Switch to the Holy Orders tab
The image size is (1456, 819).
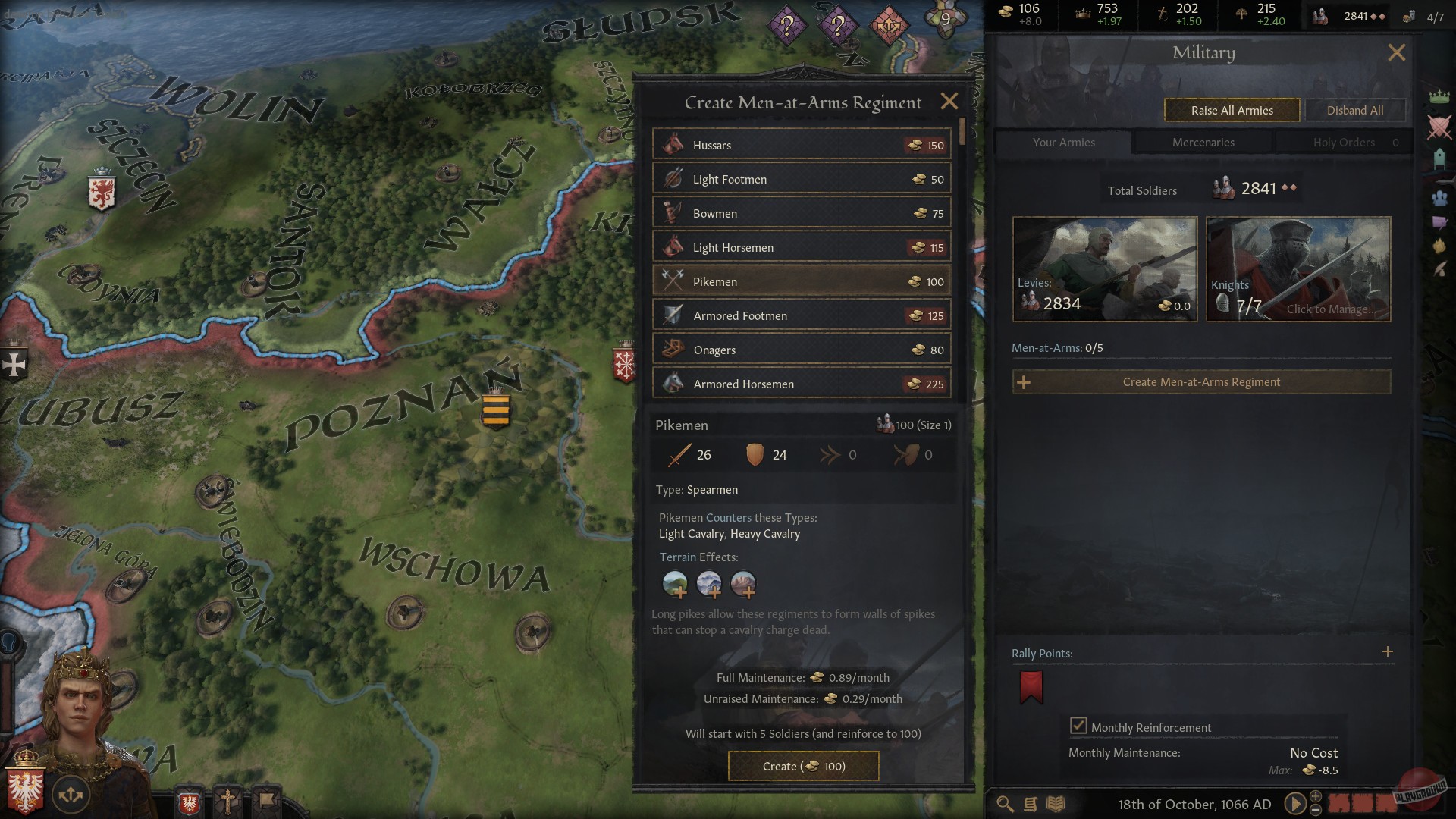tap(1344, 142)
